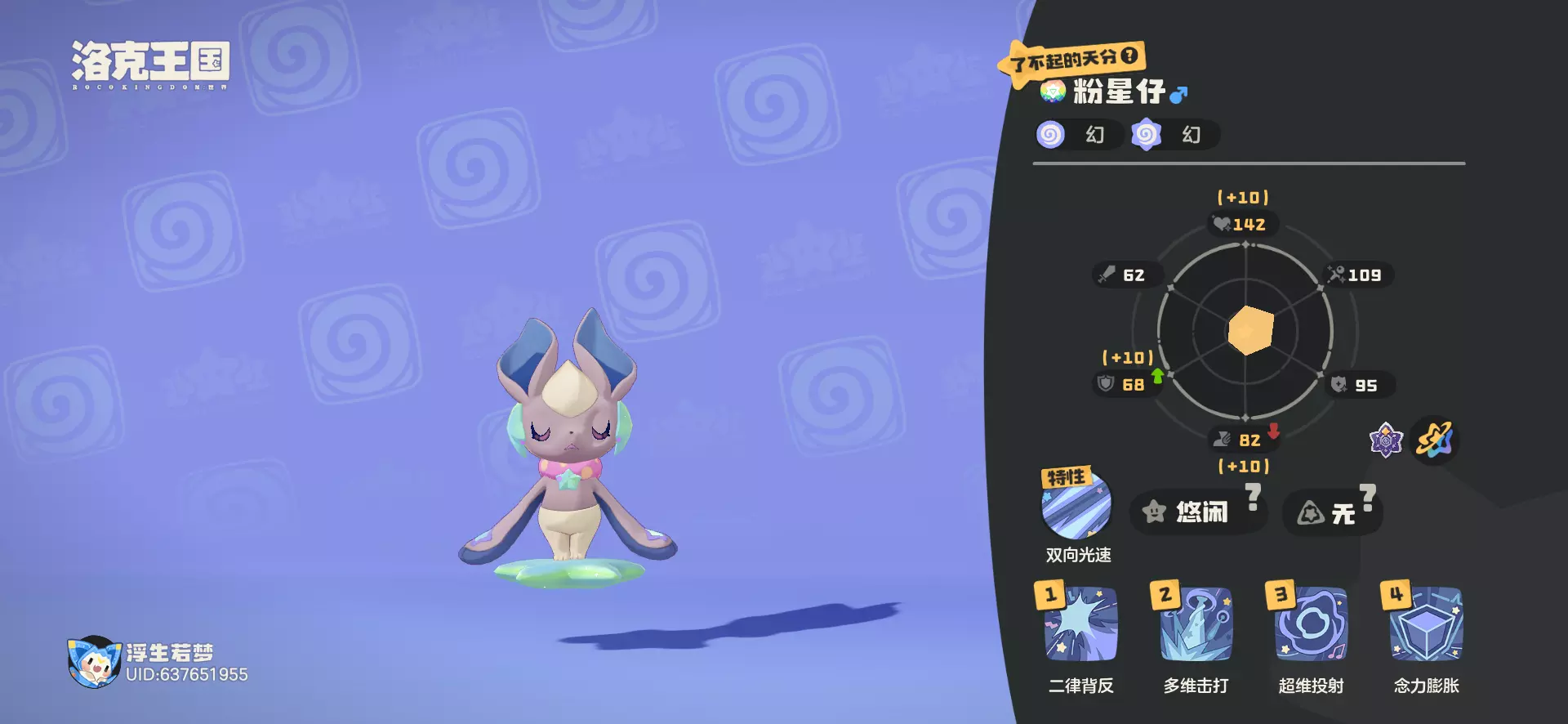The image size is (1568, 724).
Task: View skill 3 超维投射
Action: (x=1311, y=626)
